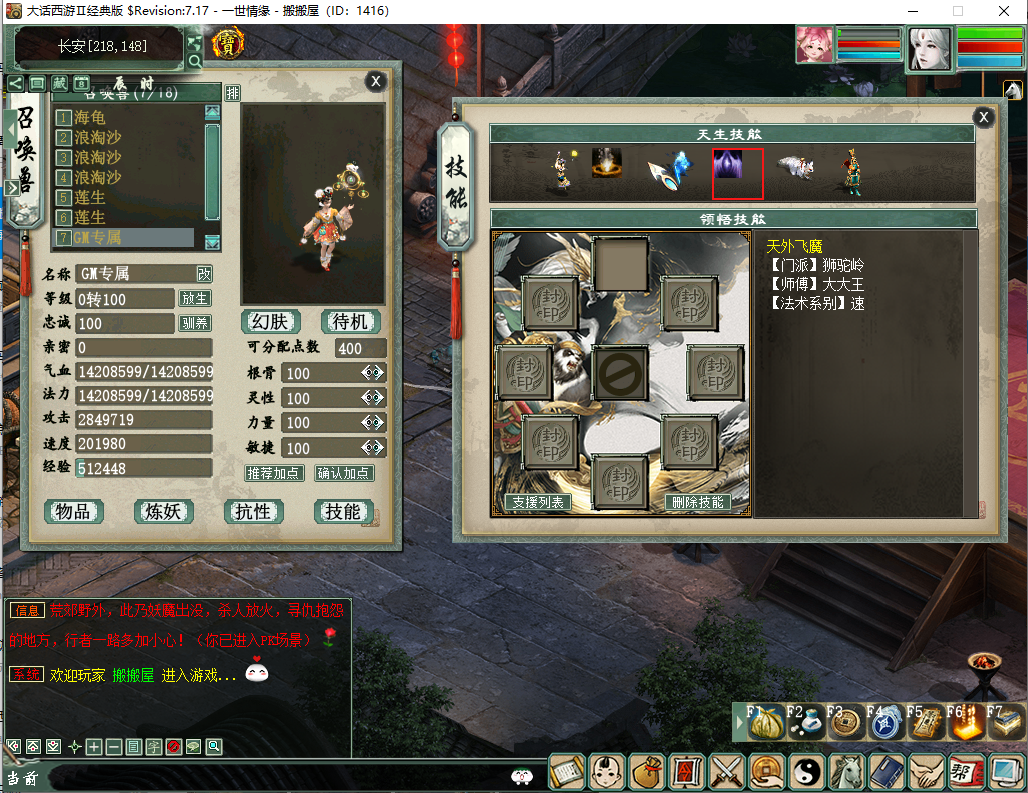Screen dimensions: 1028x793
Task: Click the 放生 release button
Action: pyautogui.click(x=195, y=299)
